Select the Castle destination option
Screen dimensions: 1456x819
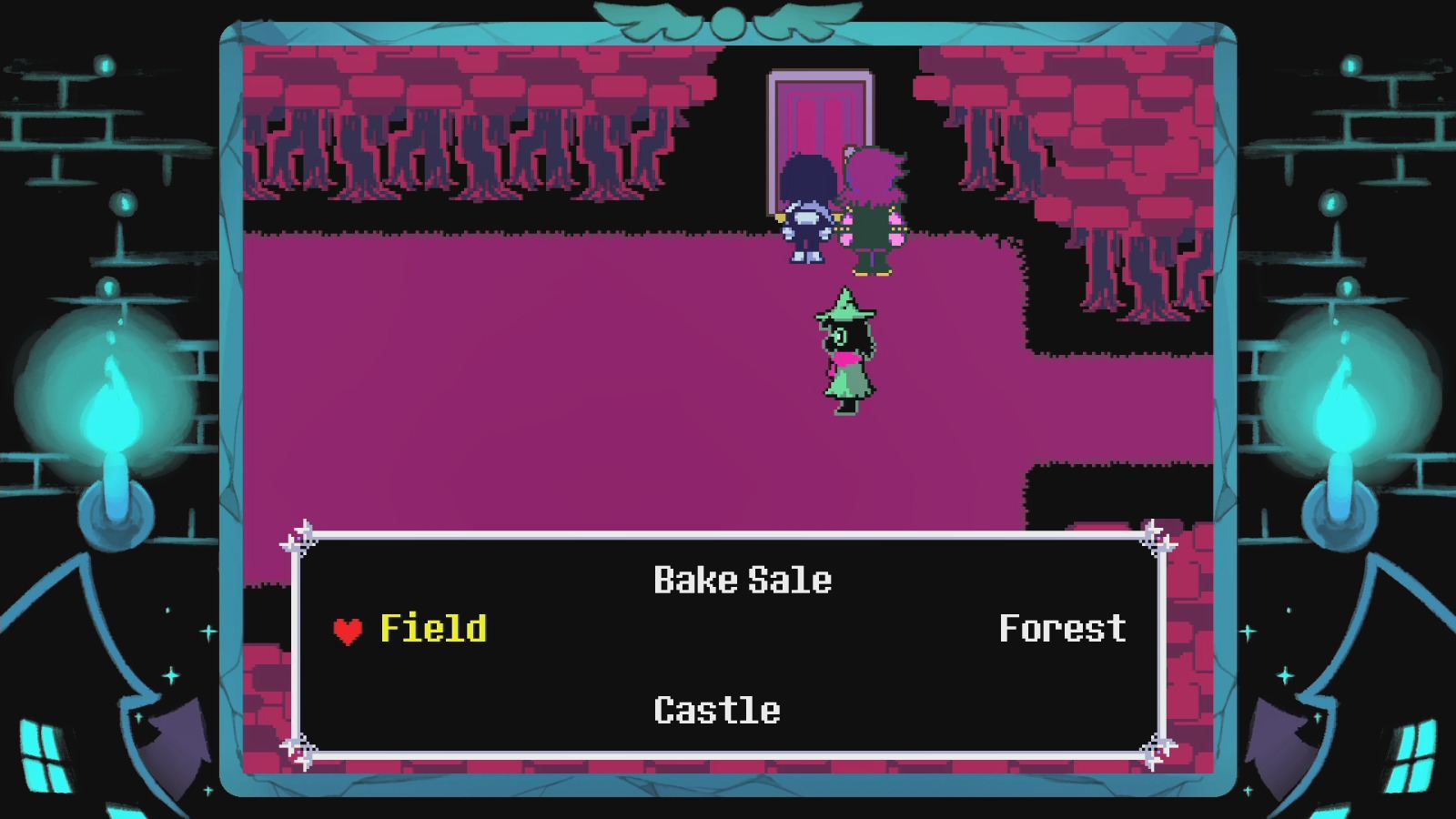point(716,710)
